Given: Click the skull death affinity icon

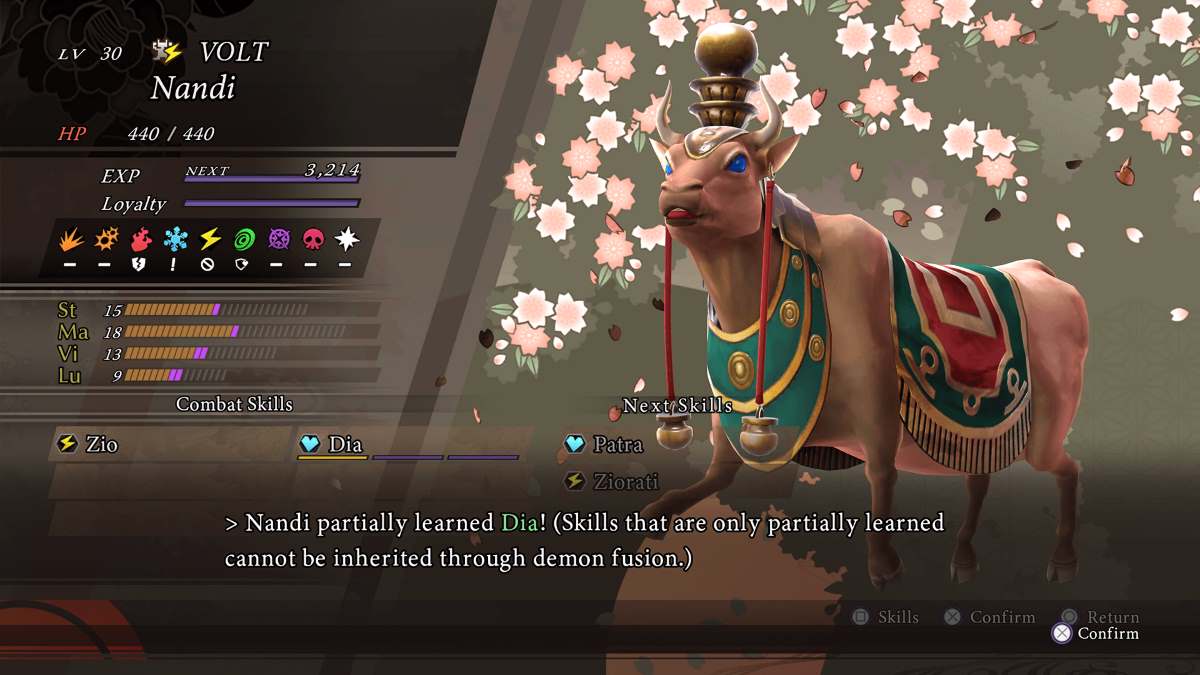Looking at the screenshot, I should [x=312, y=240].
